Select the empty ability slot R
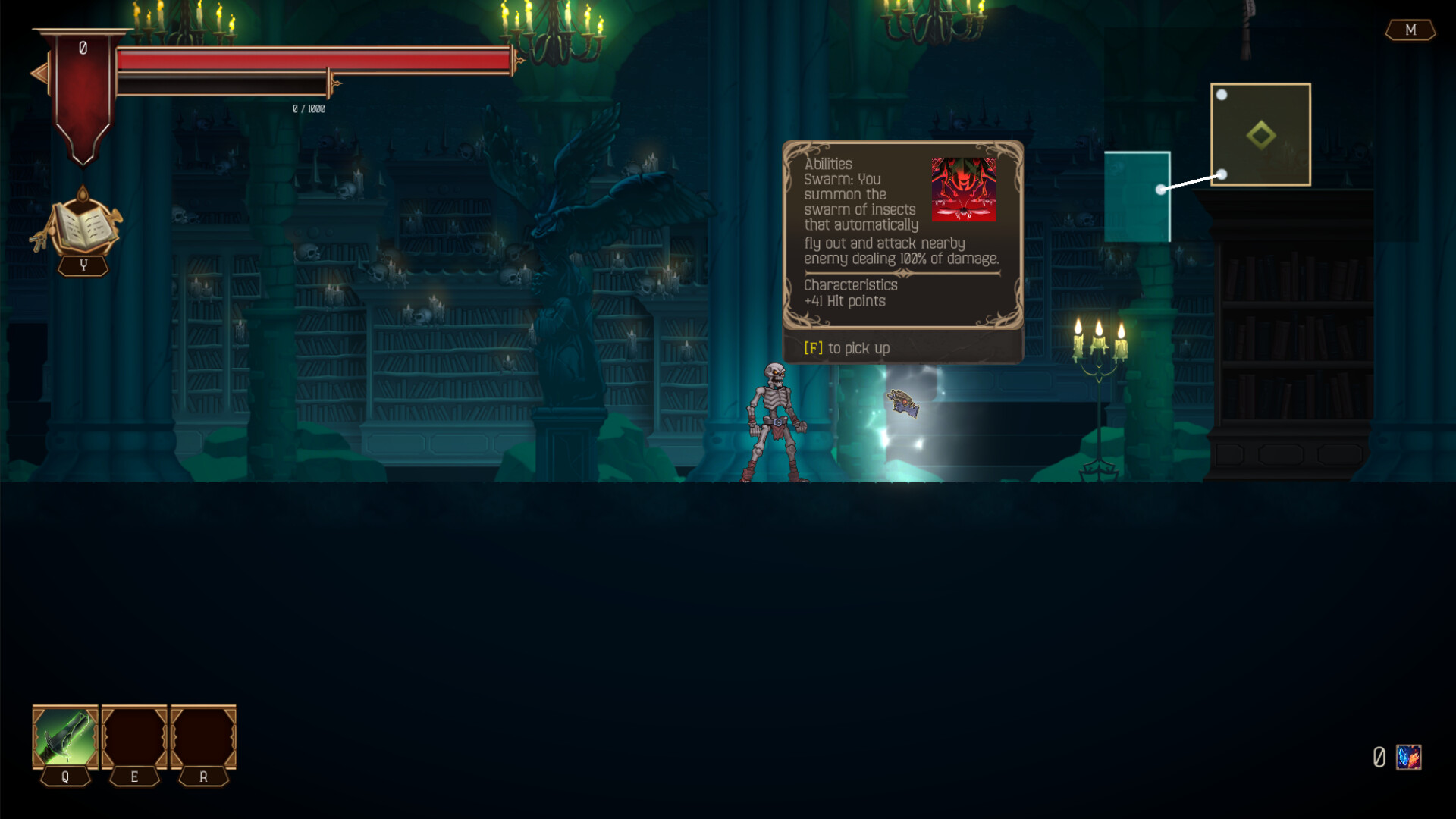The image size is (1456, 819). coord(202,736)
